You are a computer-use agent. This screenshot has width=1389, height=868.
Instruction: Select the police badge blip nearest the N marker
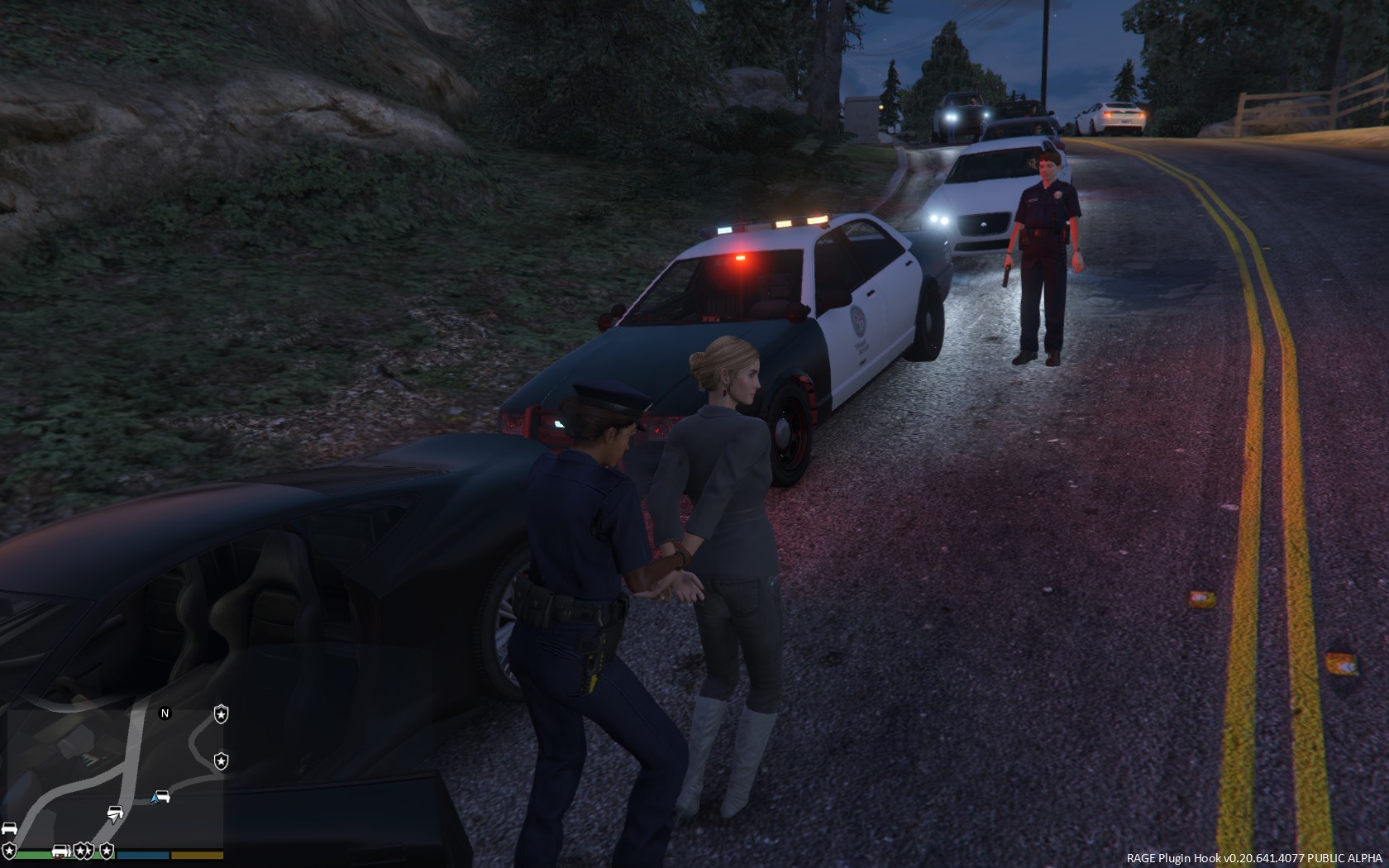pos(221,713)
